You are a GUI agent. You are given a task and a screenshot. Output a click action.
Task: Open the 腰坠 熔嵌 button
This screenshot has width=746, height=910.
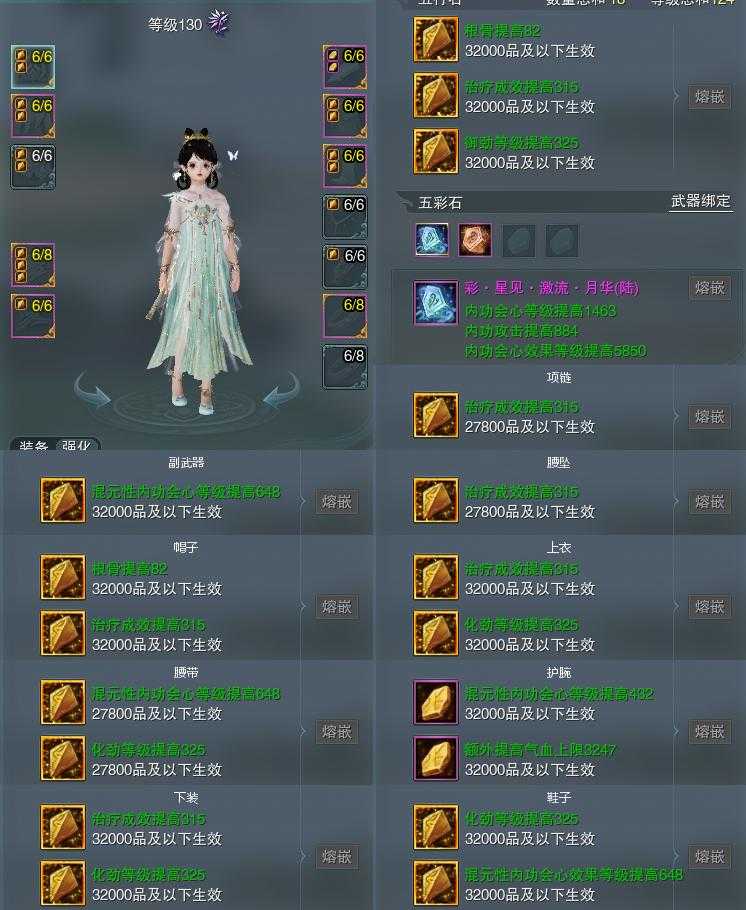pyautogui.click(x=710, y=502)
